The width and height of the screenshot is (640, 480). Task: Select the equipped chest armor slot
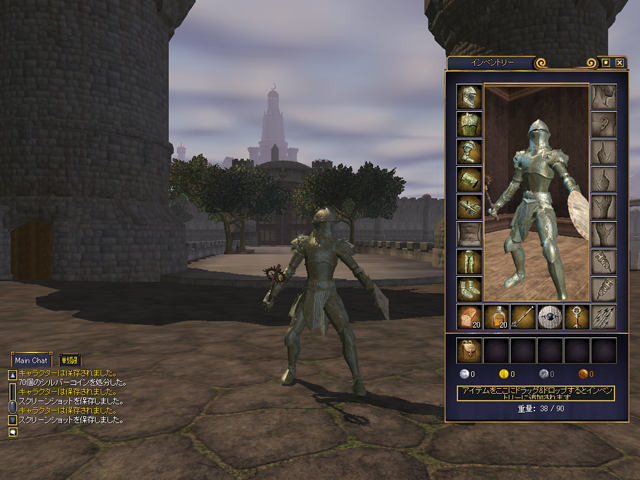469,124
